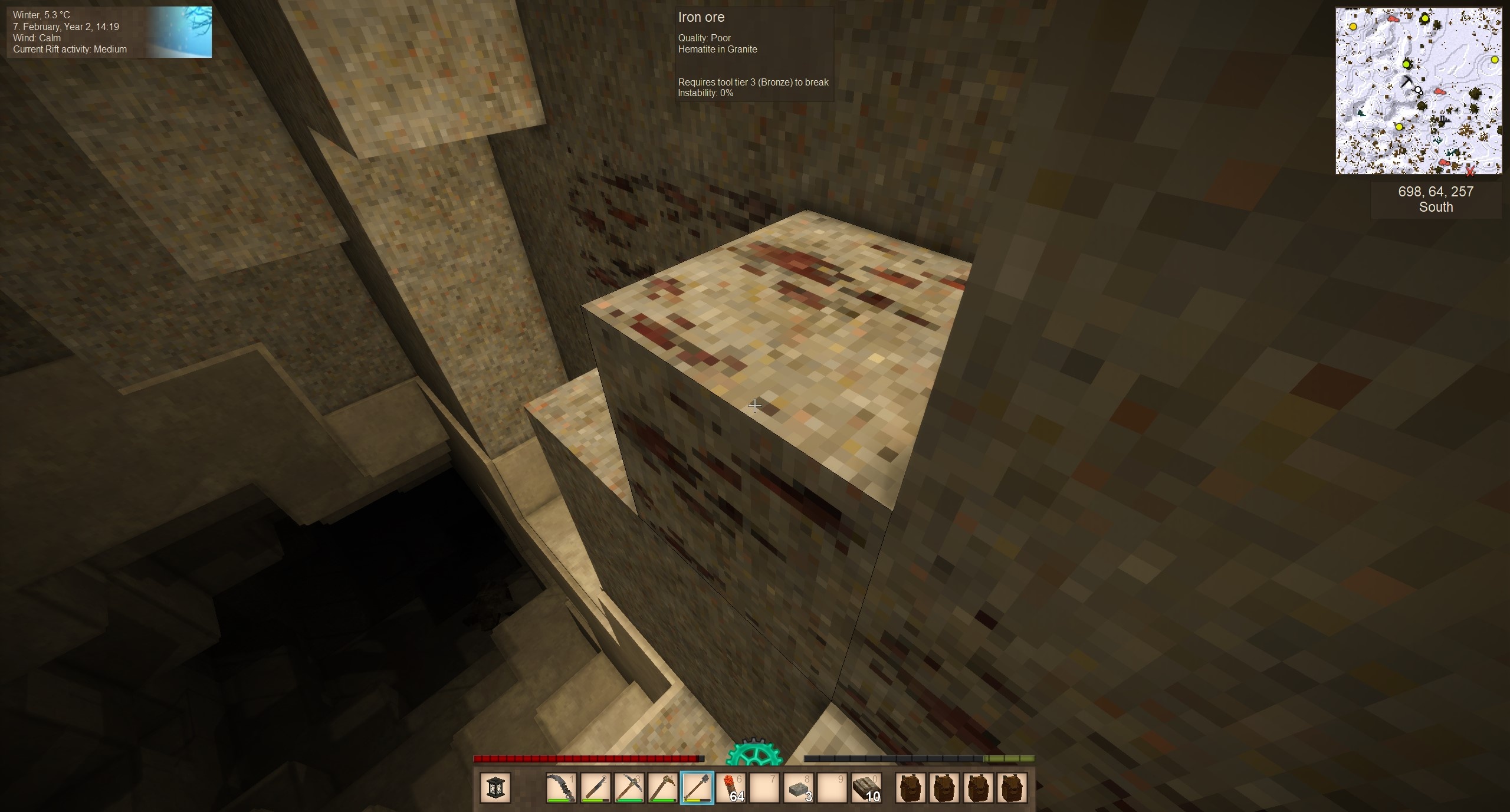Choose the stack of 10 in slot 0

point(867,788)
